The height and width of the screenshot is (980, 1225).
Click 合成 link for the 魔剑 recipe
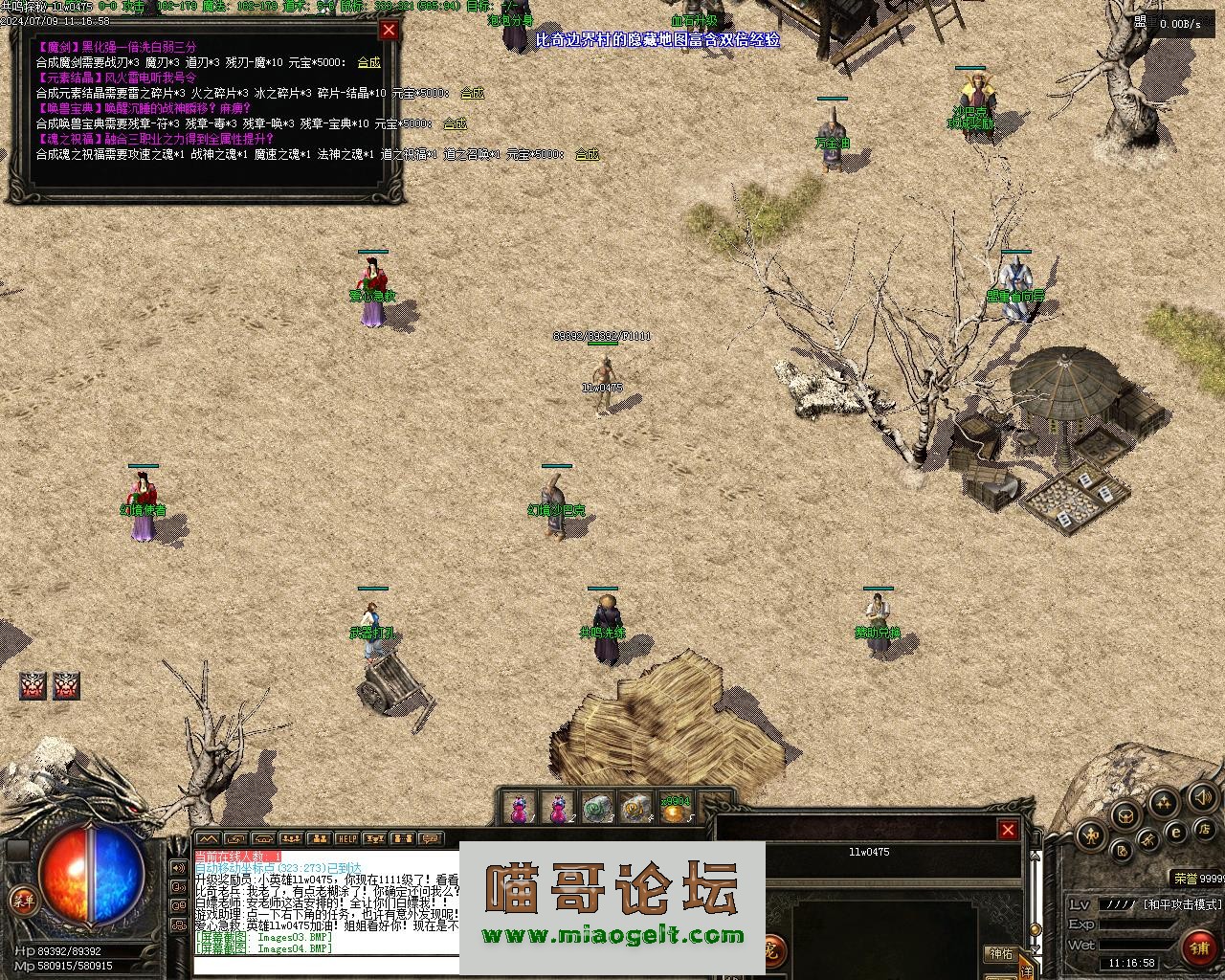368,62
